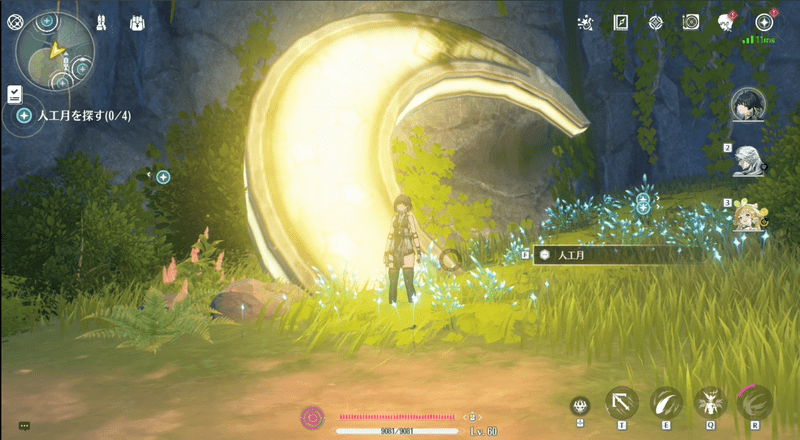Screen dimensions: 800x440
Task: Click the crossed-circle icon beside the minimap
Action: 15,20
